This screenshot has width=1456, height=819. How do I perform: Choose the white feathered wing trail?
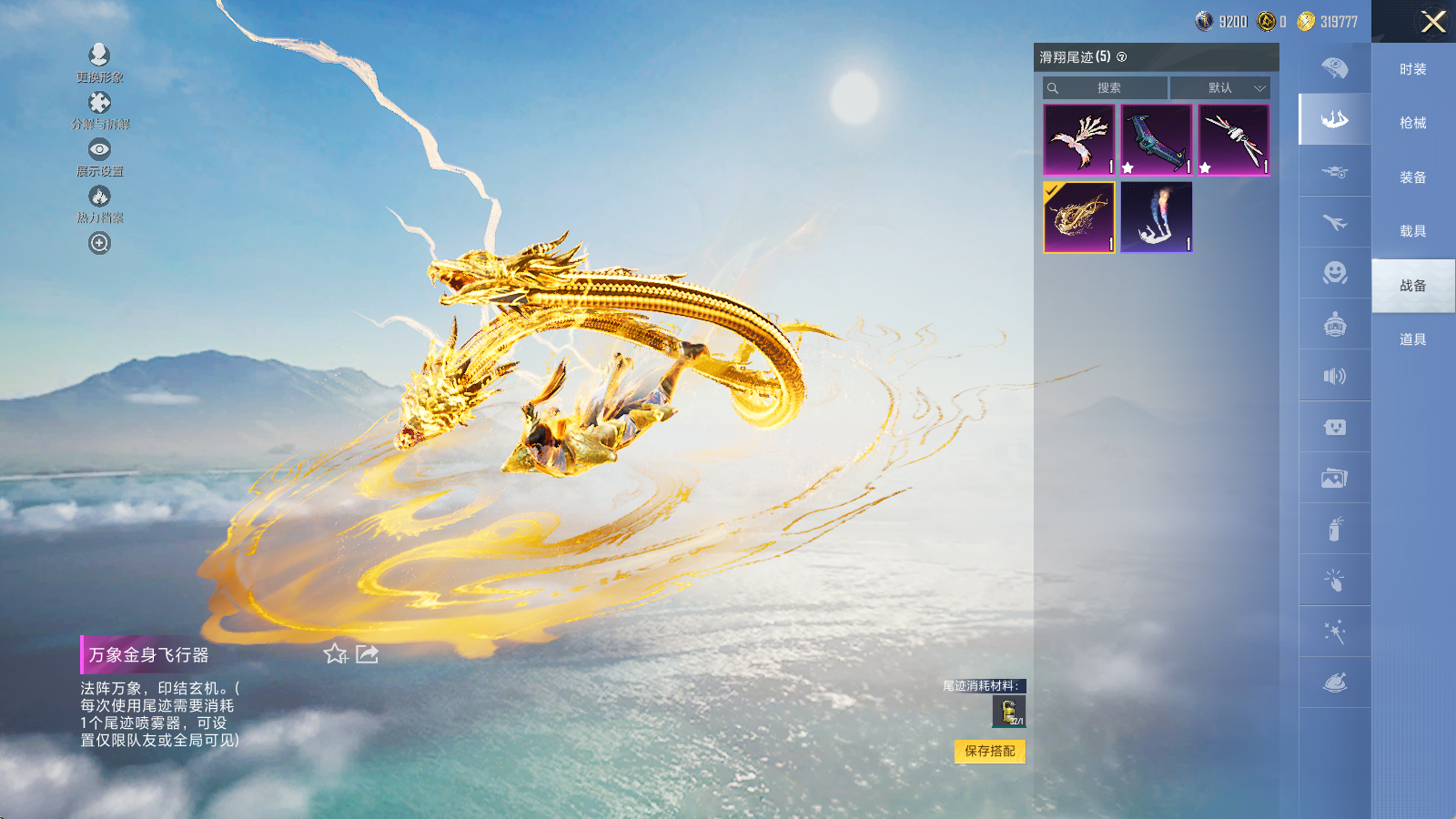[x=1079, y=139]
